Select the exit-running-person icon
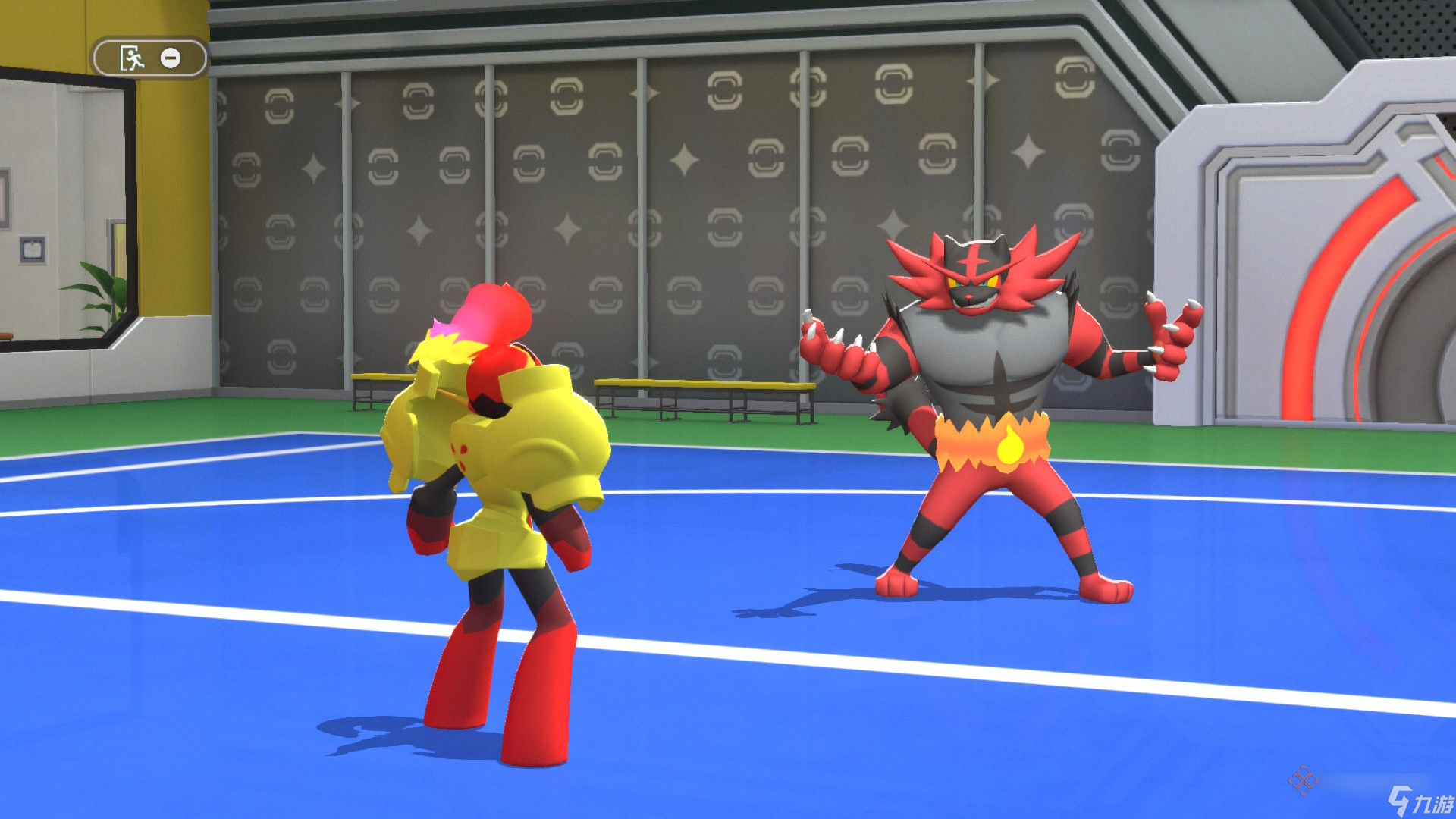This screenshot has width=1456, height=819. click(133, 58)
